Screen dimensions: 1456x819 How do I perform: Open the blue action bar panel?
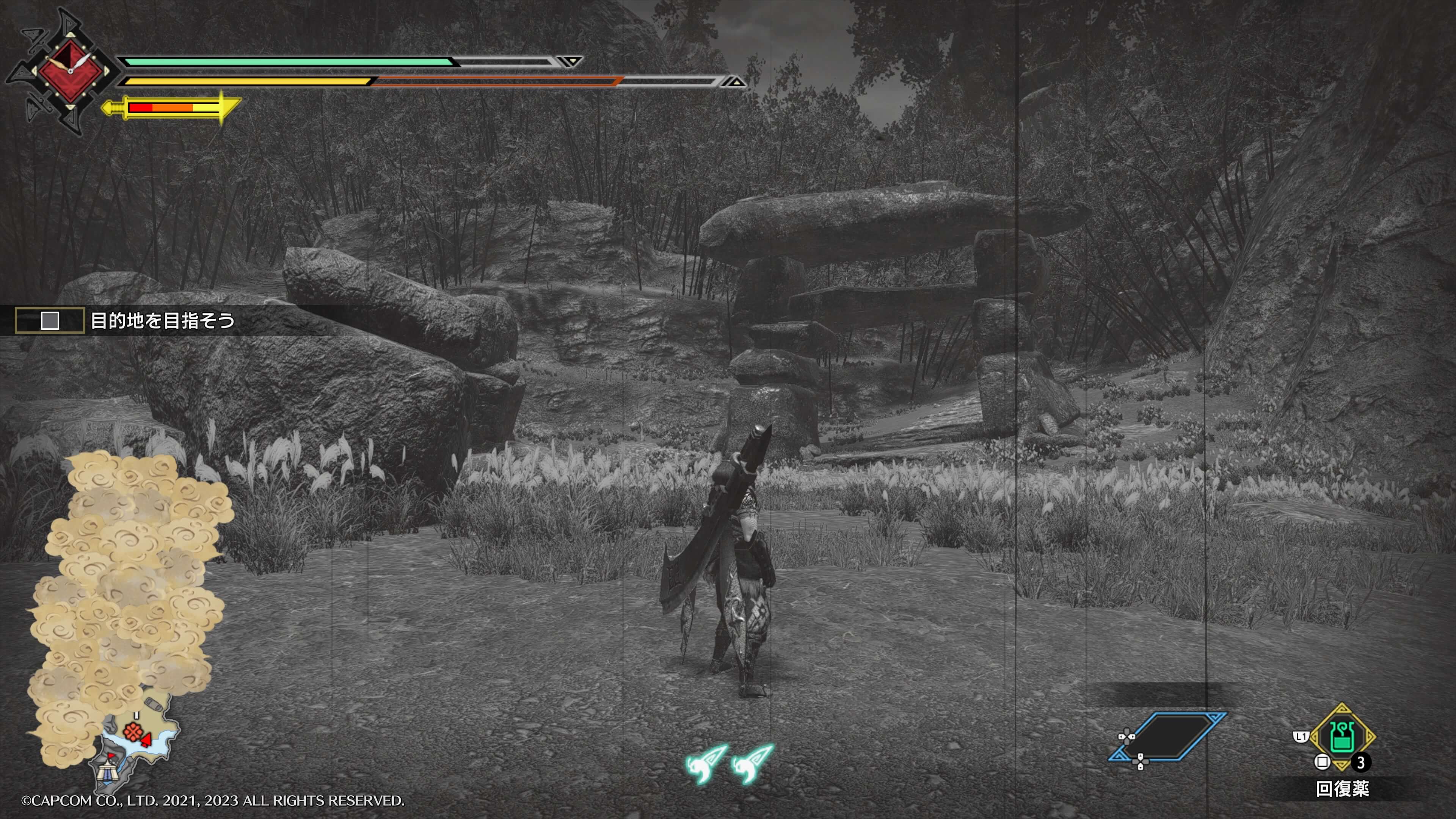pos(1168,736)
